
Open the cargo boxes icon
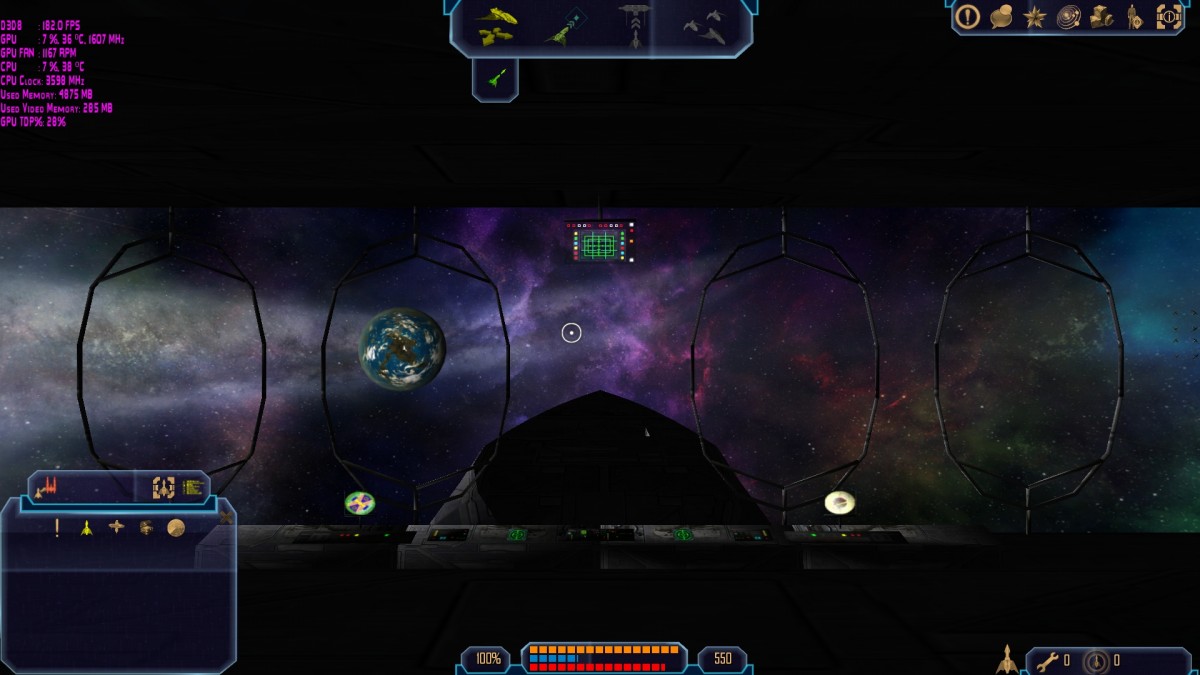pyautogui.click(x=1102, y=17)
